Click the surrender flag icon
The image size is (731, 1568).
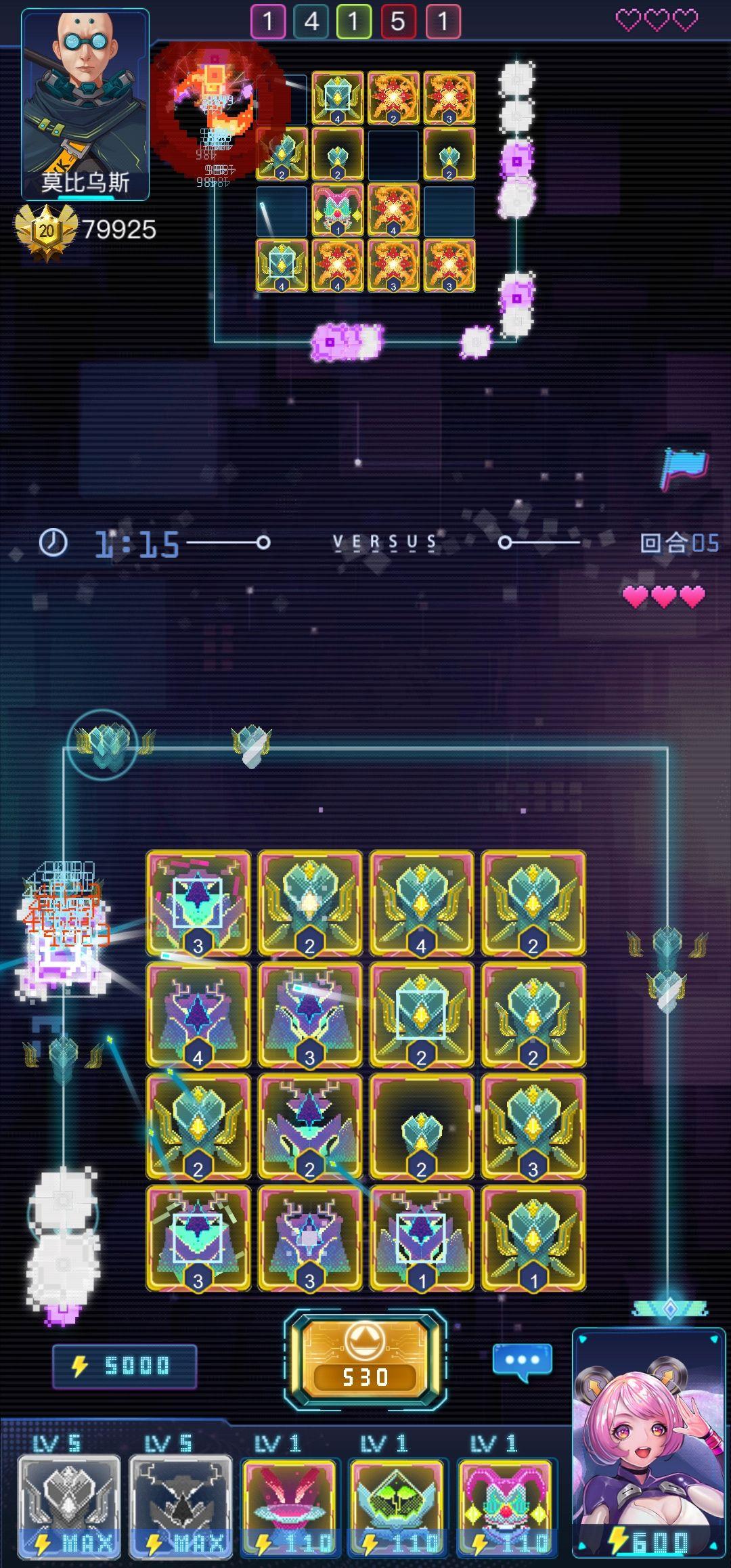coord(684,468)
